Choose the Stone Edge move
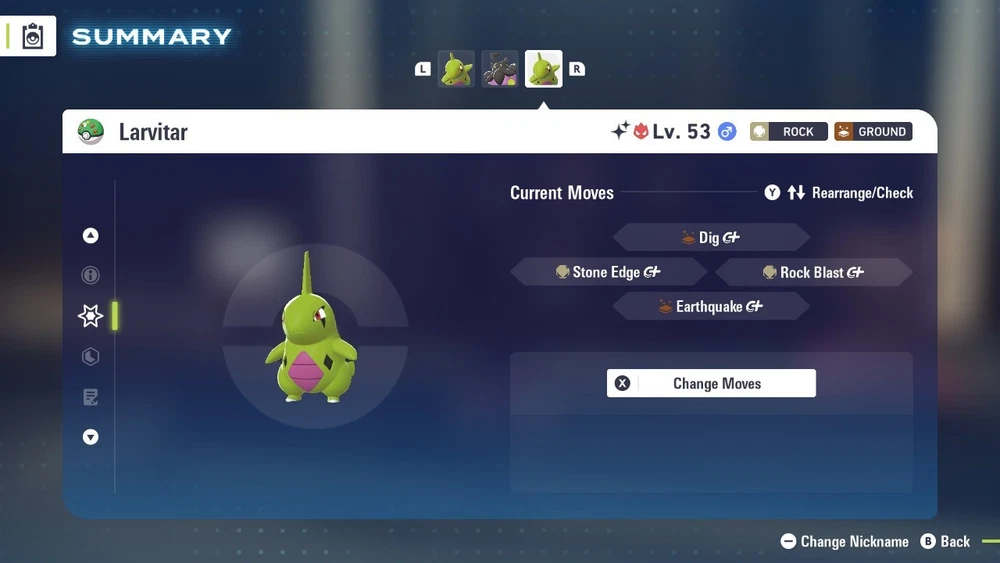This screenshot has width=1000, height=563. click(x=608, y=272)
